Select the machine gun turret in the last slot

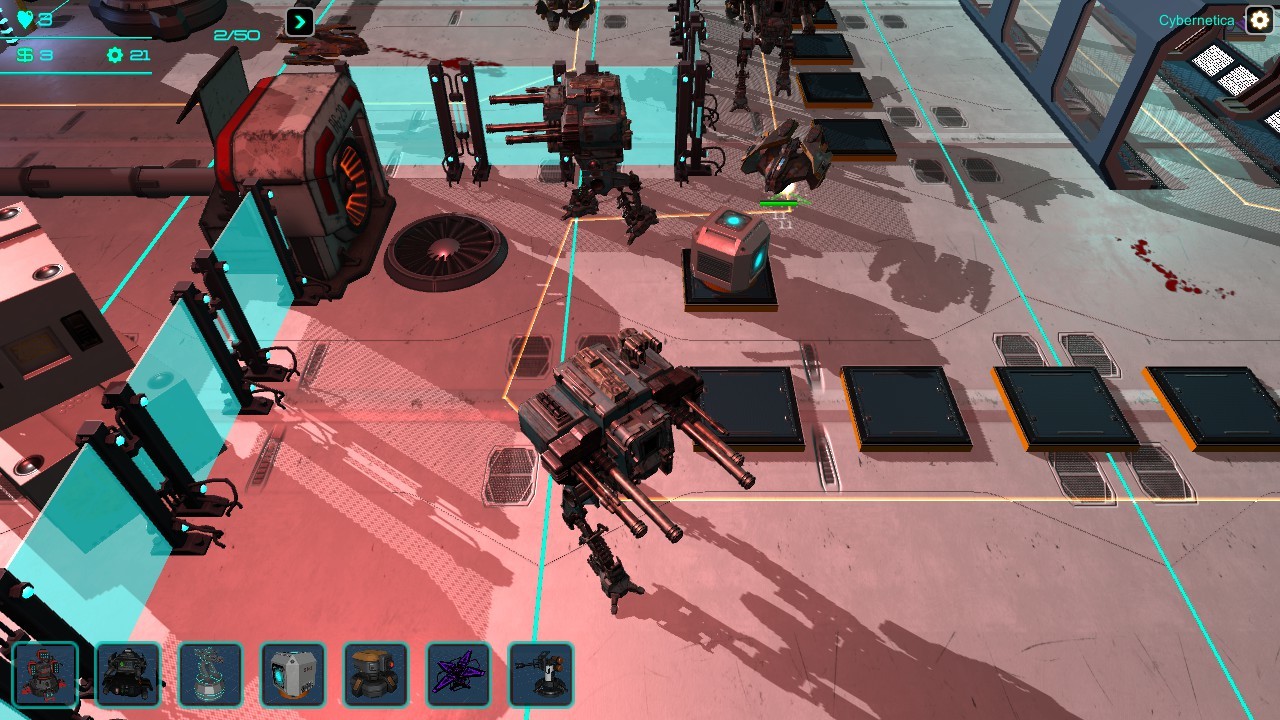click(x=539, y=674)
